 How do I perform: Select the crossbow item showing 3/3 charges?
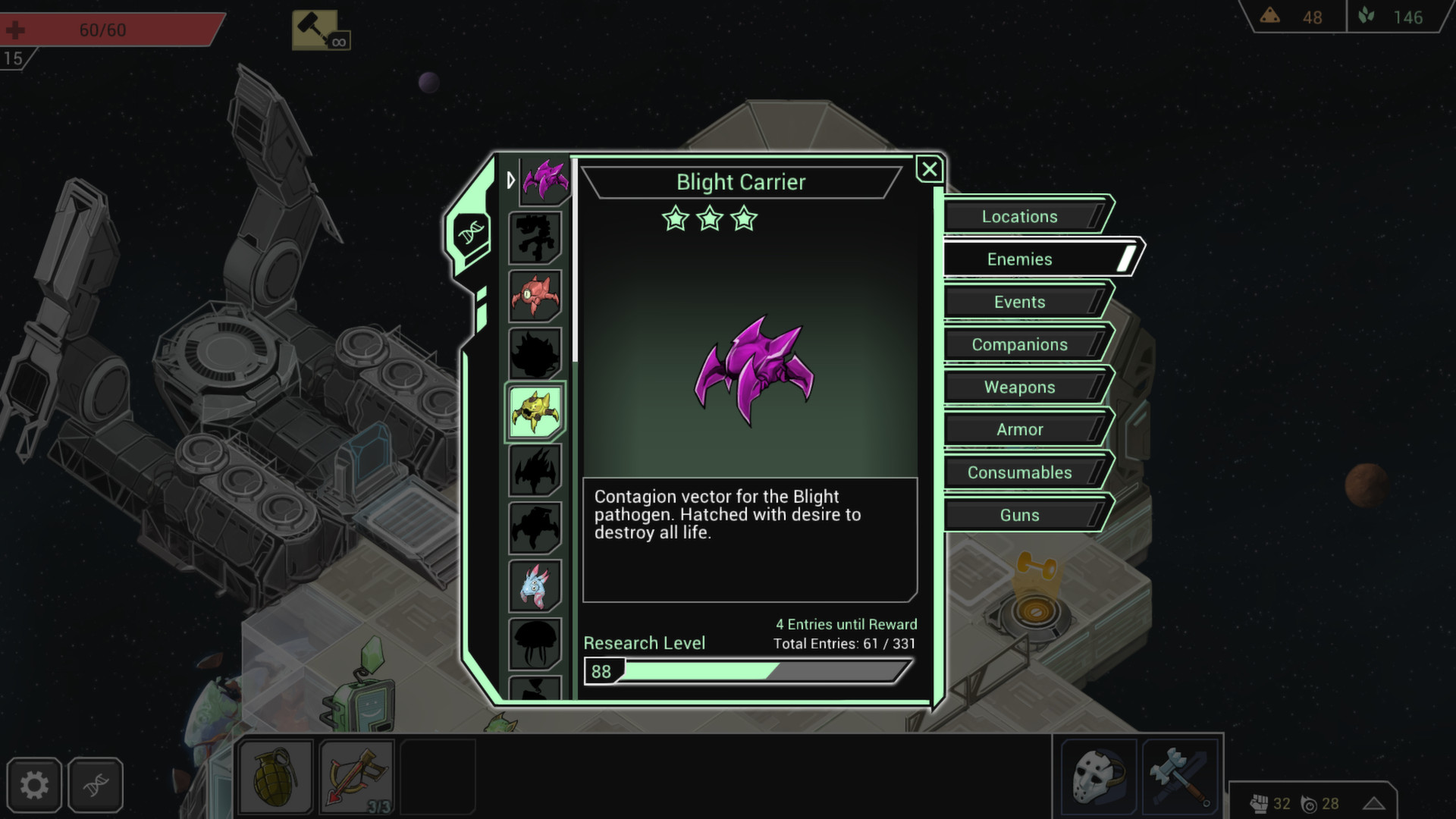point(356,775)
